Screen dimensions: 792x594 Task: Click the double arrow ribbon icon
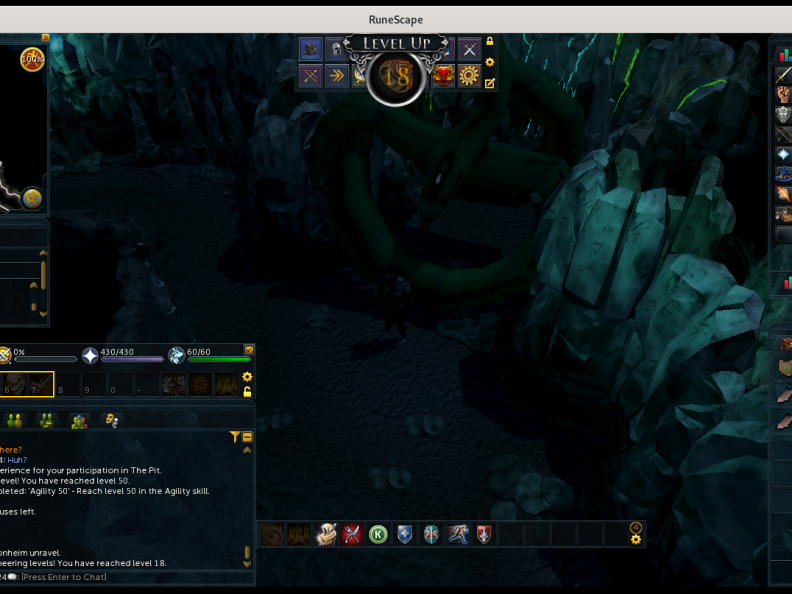[x=336, y=76]
